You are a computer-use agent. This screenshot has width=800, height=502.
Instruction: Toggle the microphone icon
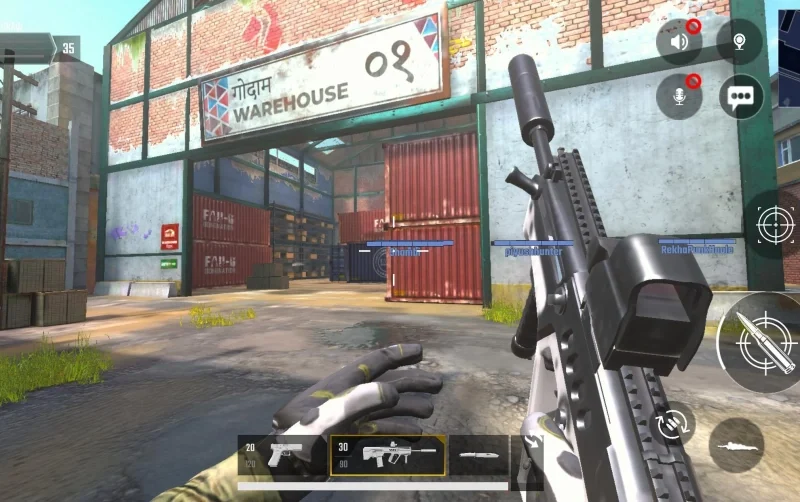pos(678,97)
